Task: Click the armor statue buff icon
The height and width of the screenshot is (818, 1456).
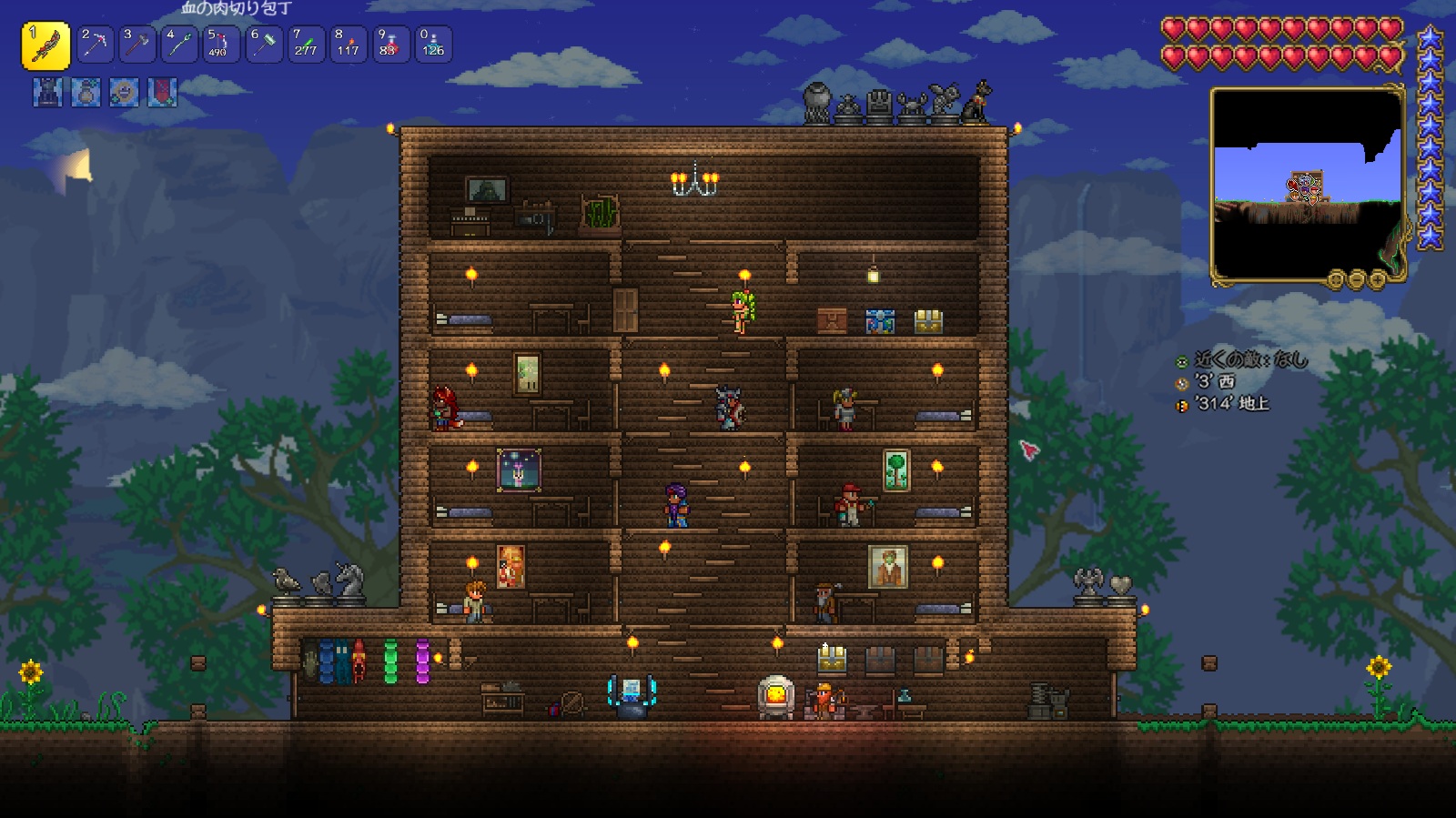Action: click(47, 93)
